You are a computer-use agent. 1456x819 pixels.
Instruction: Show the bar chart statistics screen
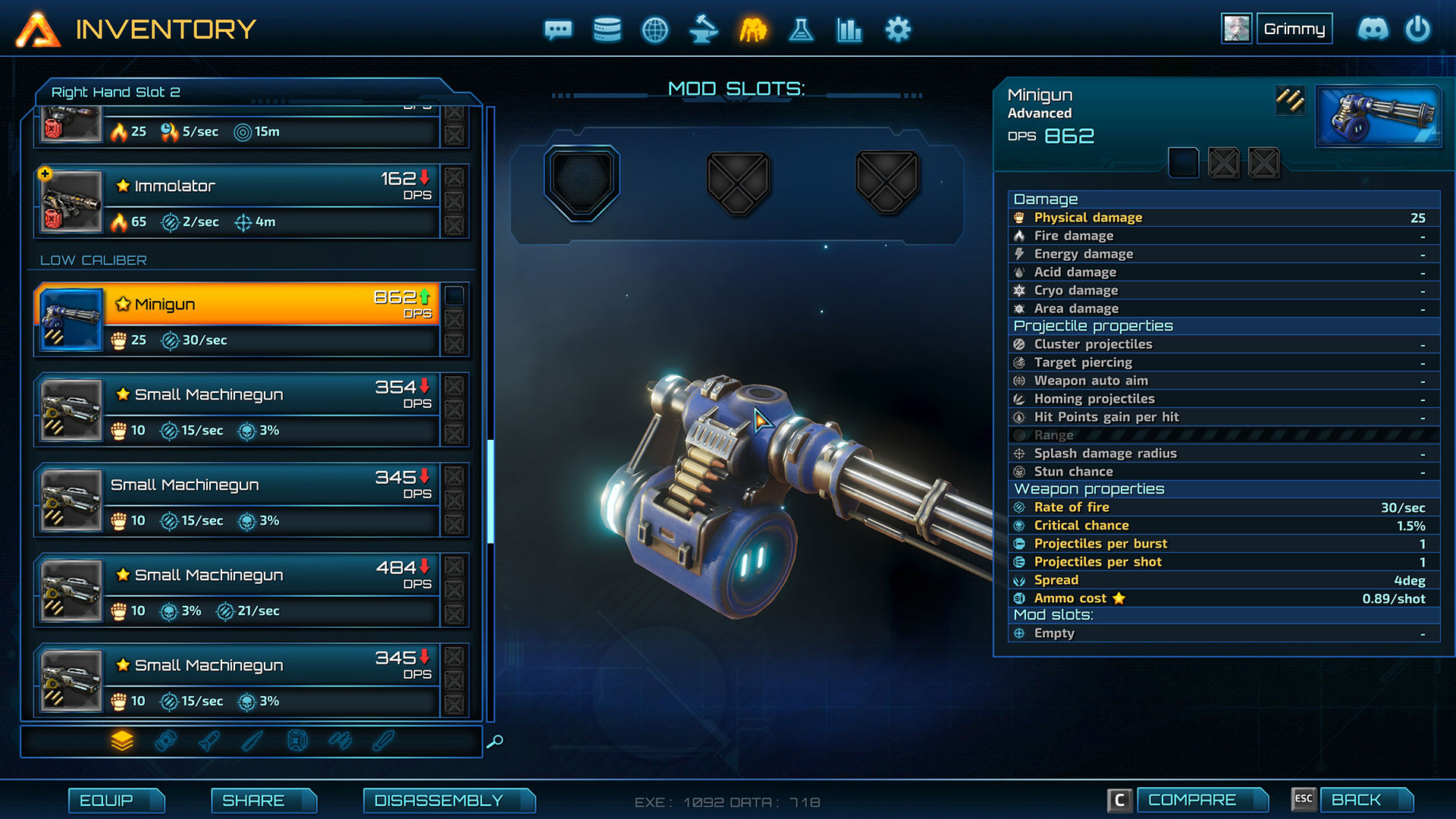coord(849,30)
